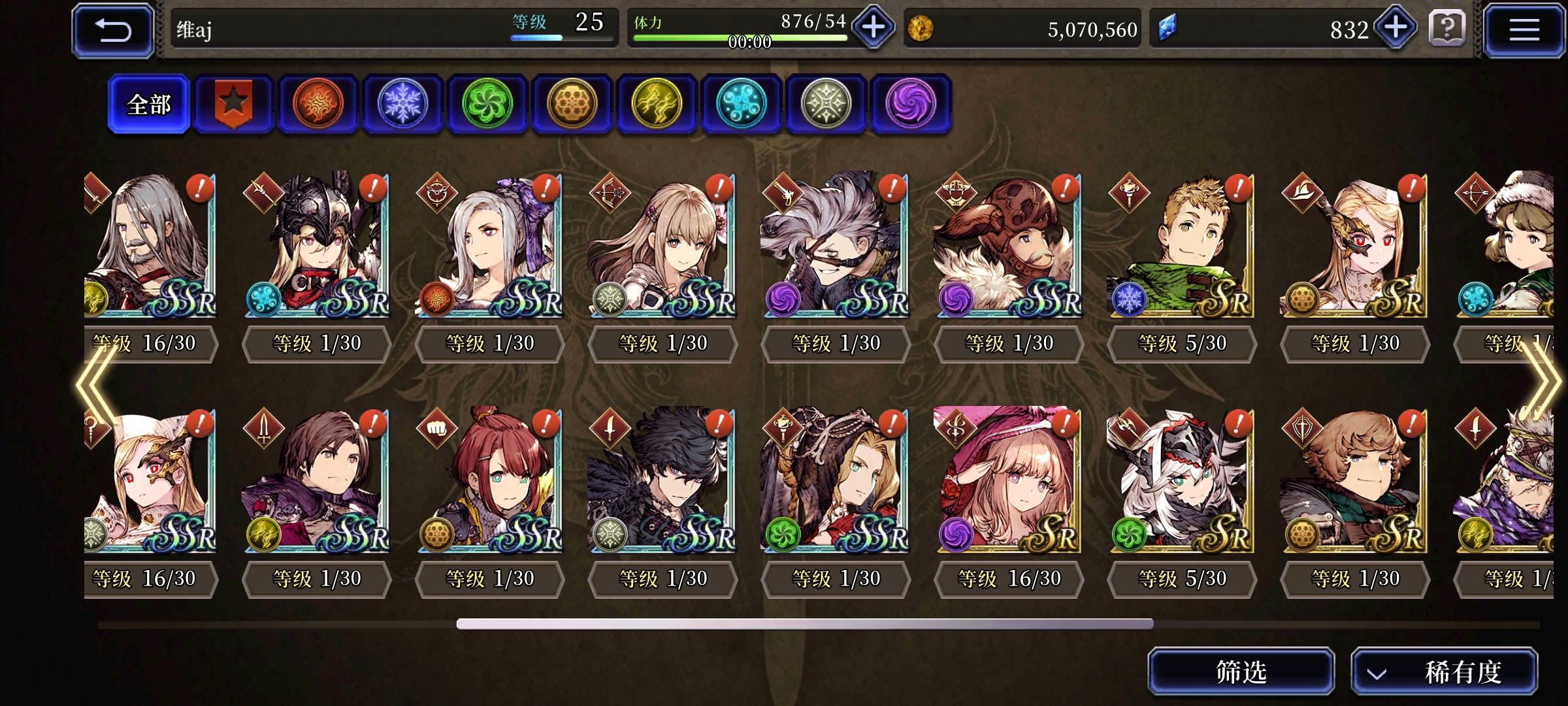Select the ice element filter icon

(x=402, y=105)
